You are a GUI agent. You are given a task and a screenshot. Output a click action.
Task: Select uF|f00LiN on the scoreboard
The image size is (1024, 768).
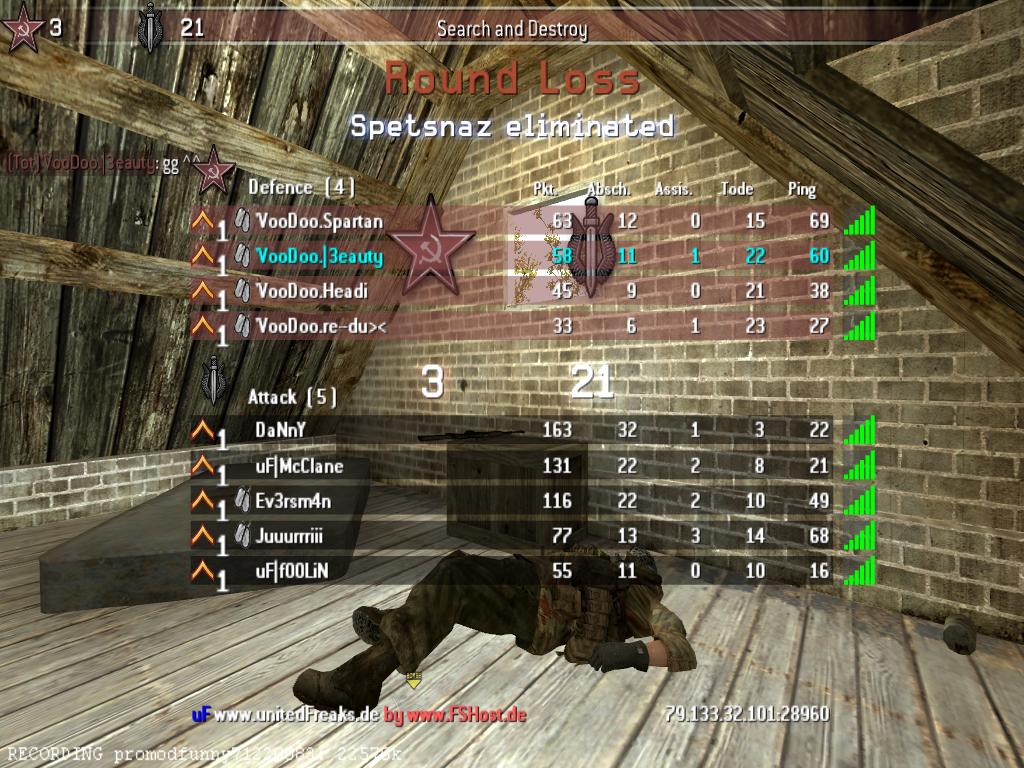291,571
